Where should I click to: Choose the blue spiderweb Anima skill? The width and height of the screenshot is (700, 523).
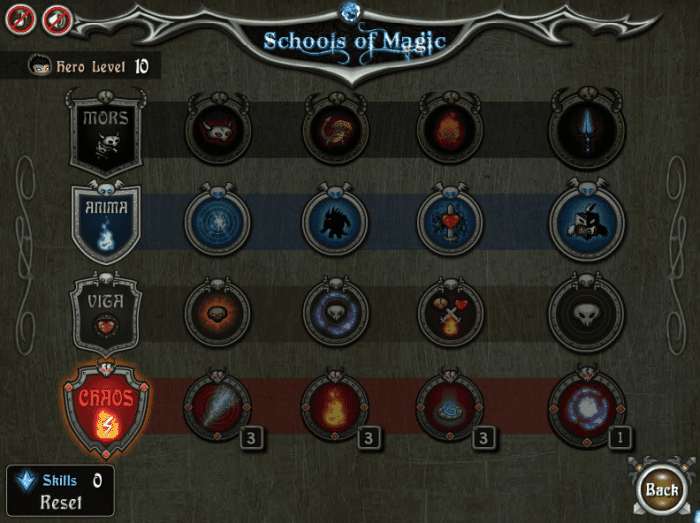217,221
